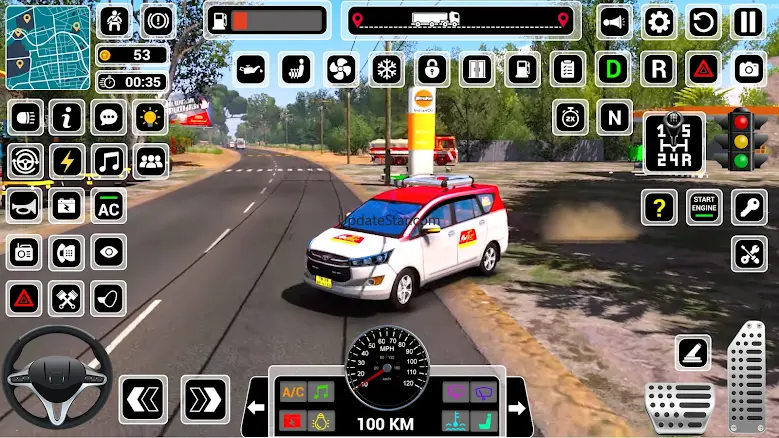Viewport: 779px width, 438px height.
Task: Turn on the fan icon
Action: (x=341, y=69)
